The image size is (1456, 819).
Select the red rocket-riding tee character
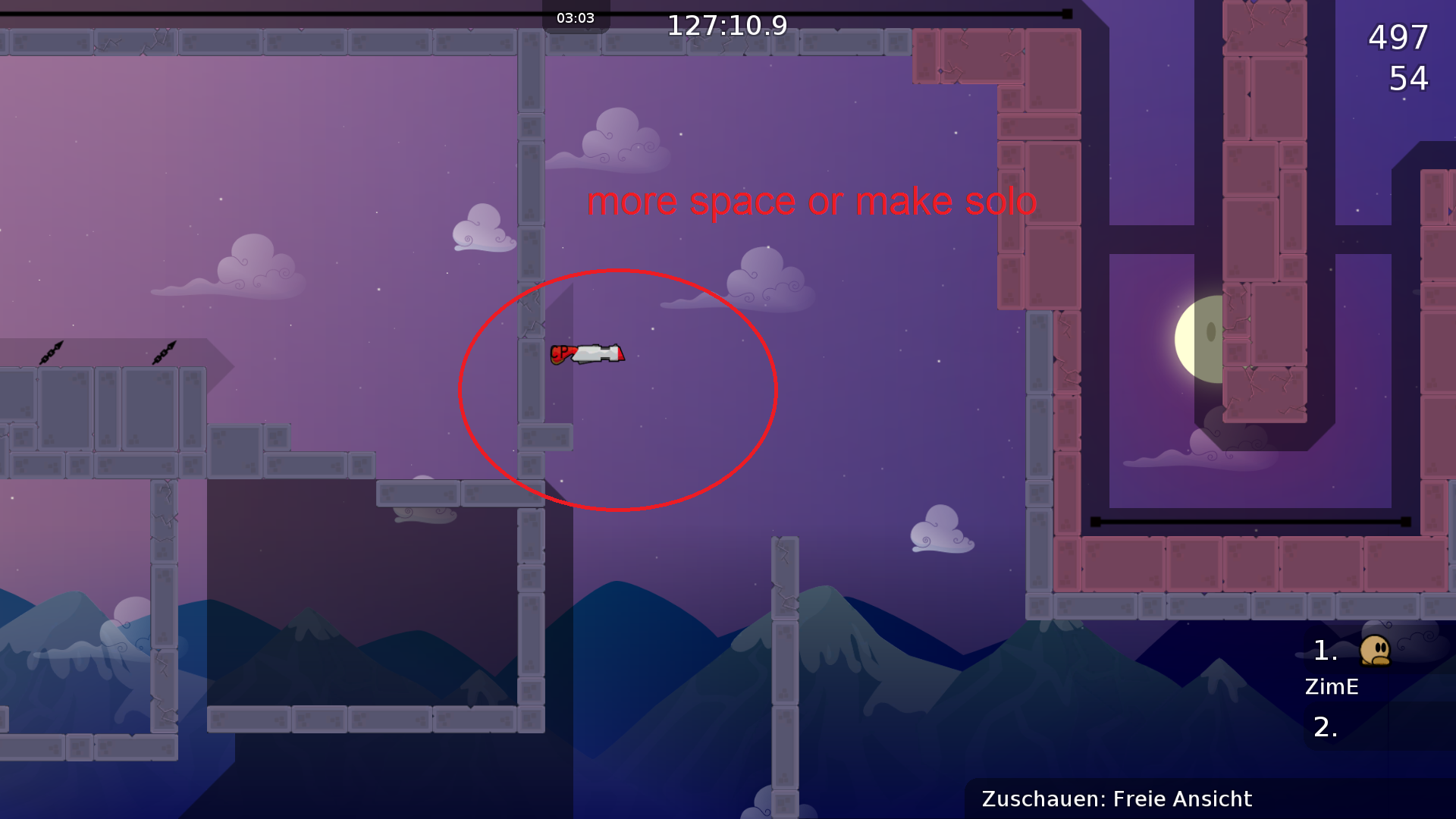(588, 354)
